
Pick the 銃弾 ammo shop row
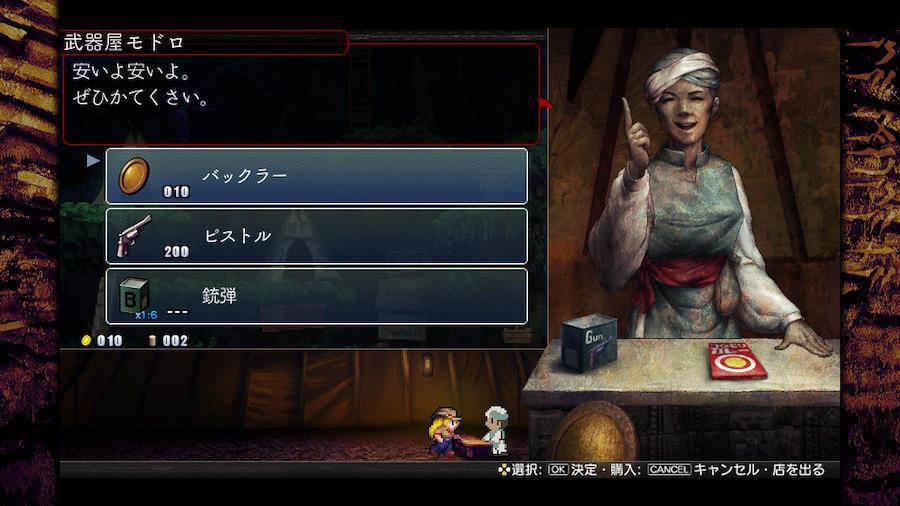click(x=316, y=296)
